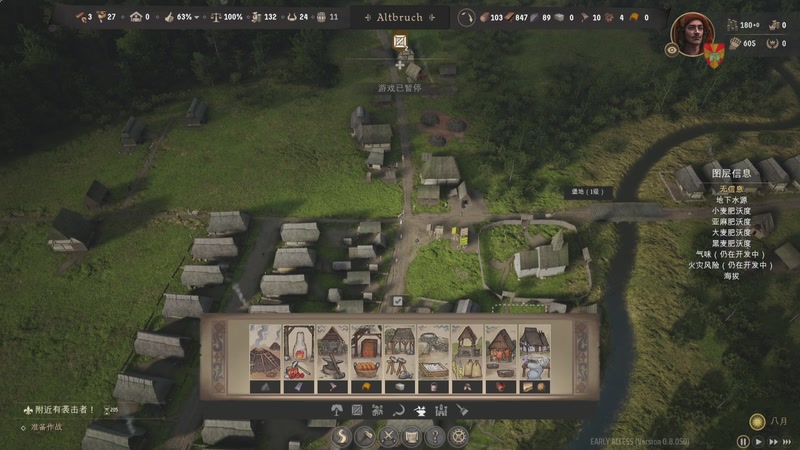The image size is (800, 450).
Task: Open the settings gear wheel
Action: pyautogui.click(x=458, y=436)
